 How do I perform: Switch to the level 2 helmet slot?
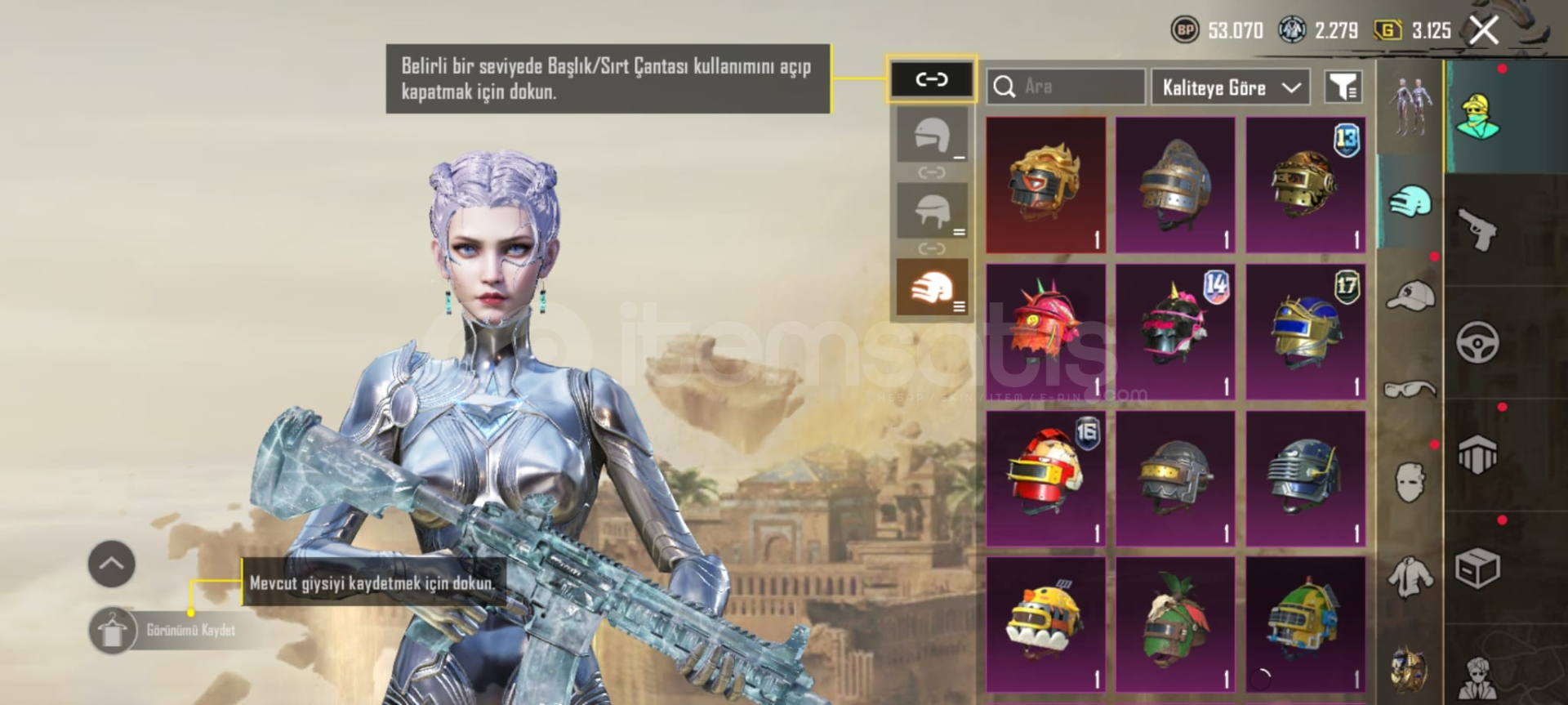[x=932, y=211]
